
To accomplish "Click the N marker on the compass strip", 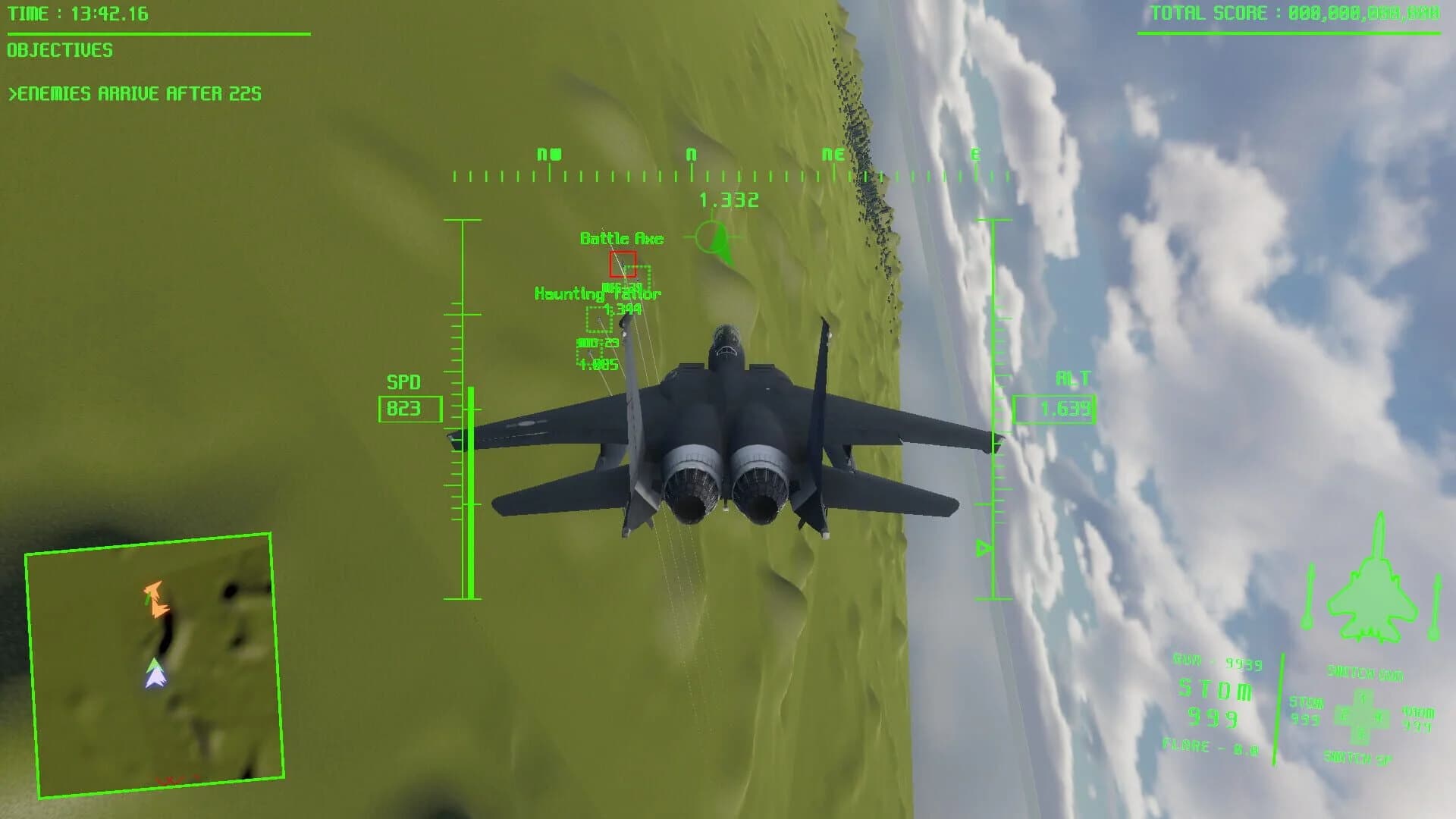I will pyautogui.click(x=689, y=154).
